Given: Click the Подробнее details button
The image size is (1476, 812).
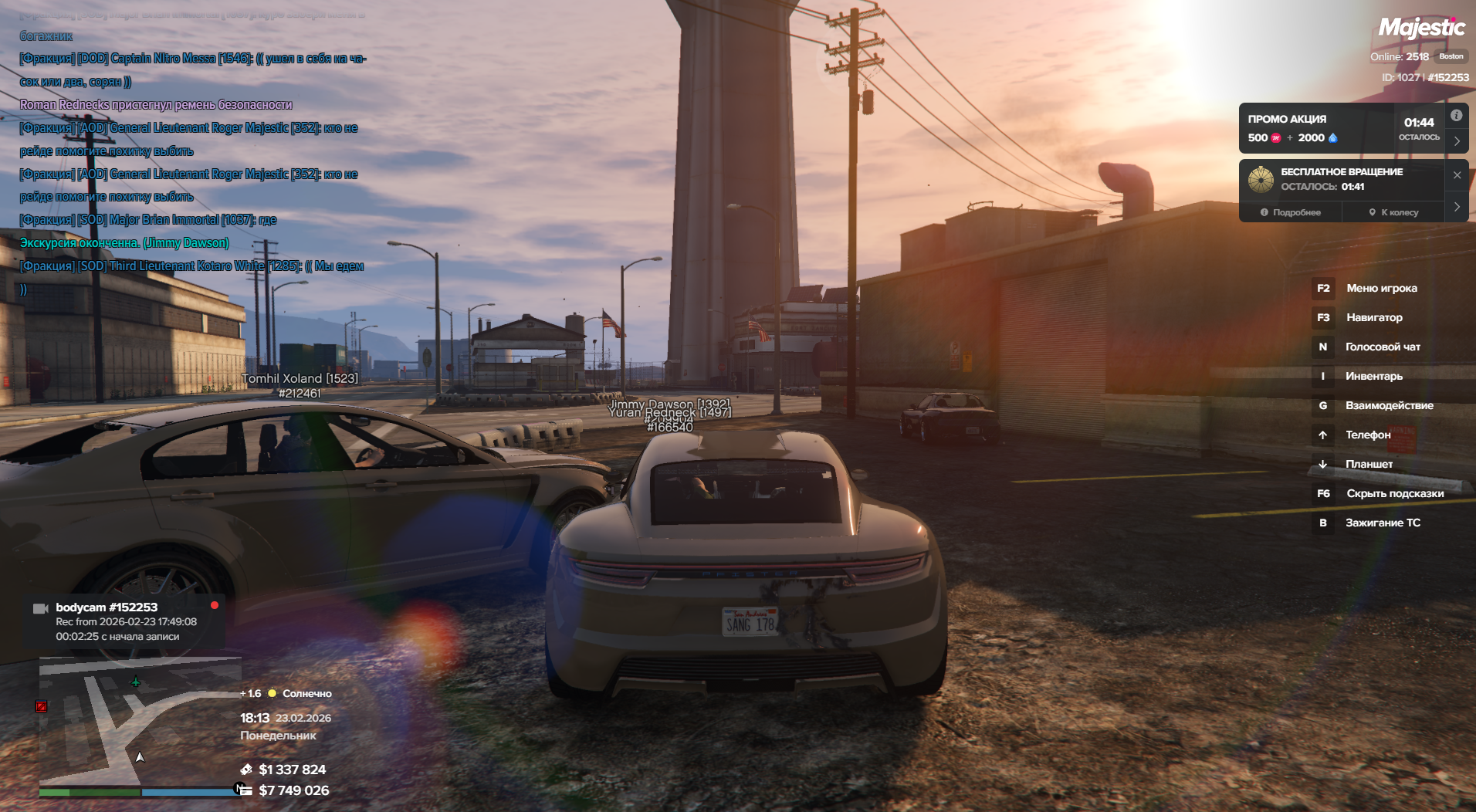Looking at the screenshot, I should [1290, 212].
